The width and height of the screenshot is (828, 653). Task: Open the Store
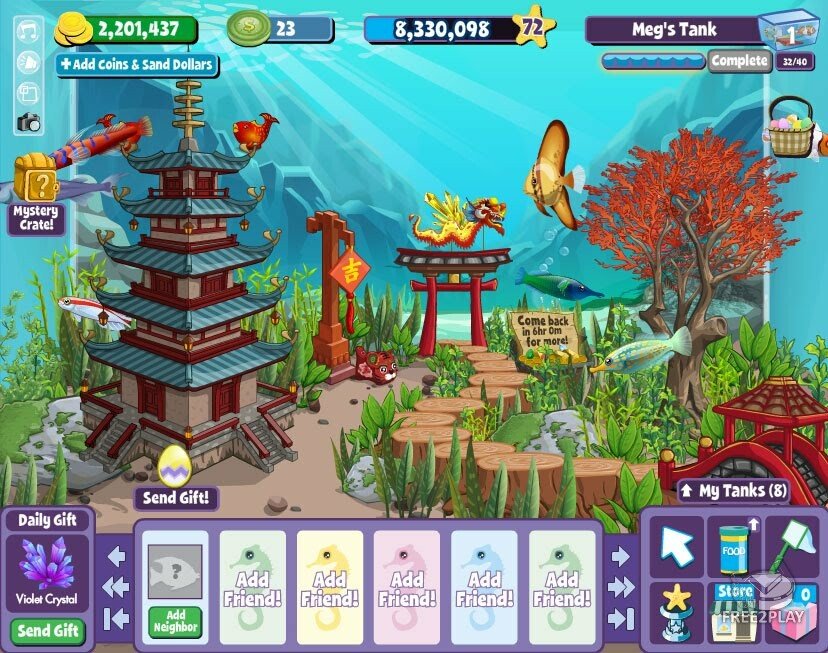(734, 610)
